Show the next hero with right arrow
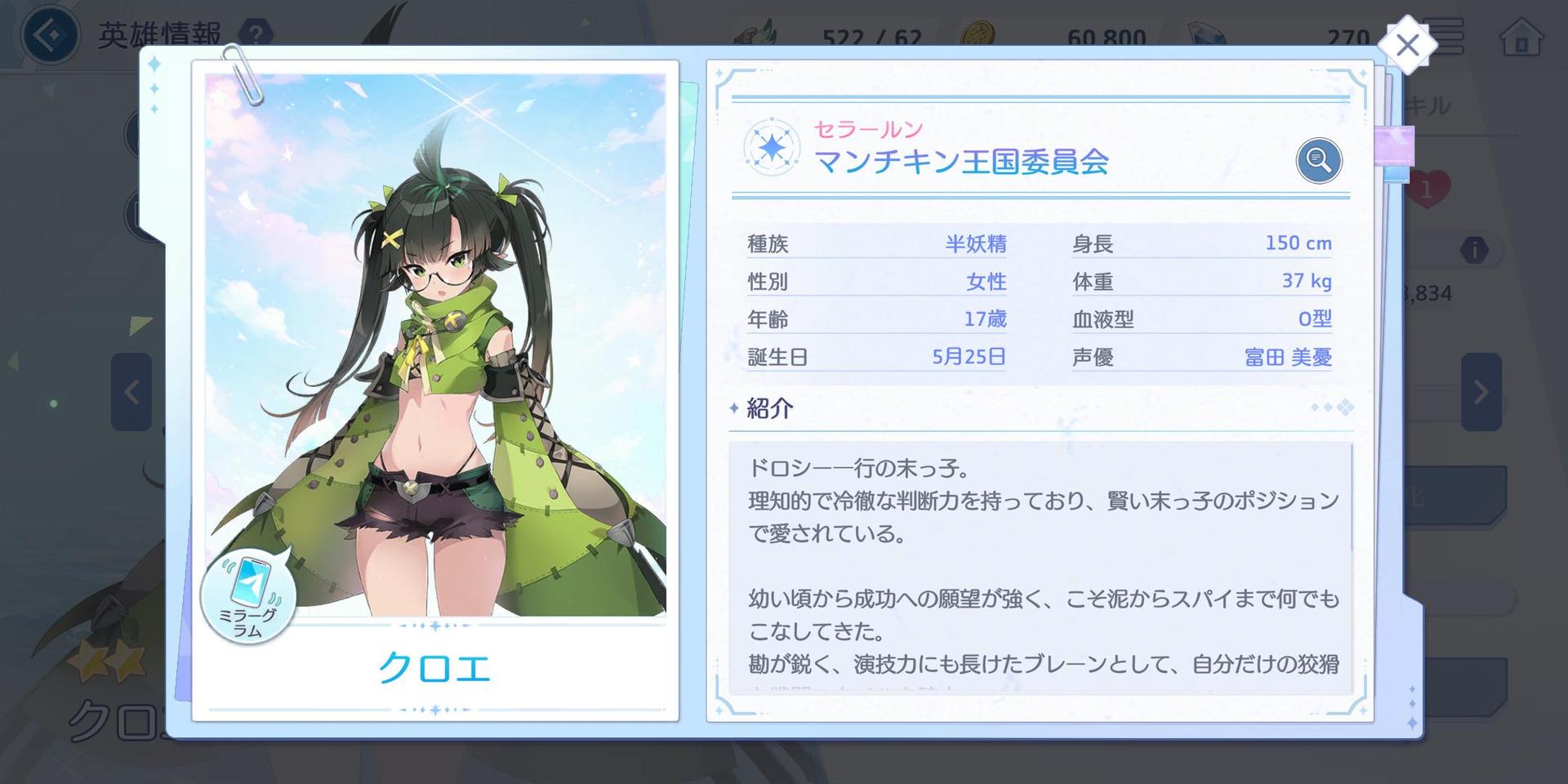1568x784 pixels. (1481, 392)
